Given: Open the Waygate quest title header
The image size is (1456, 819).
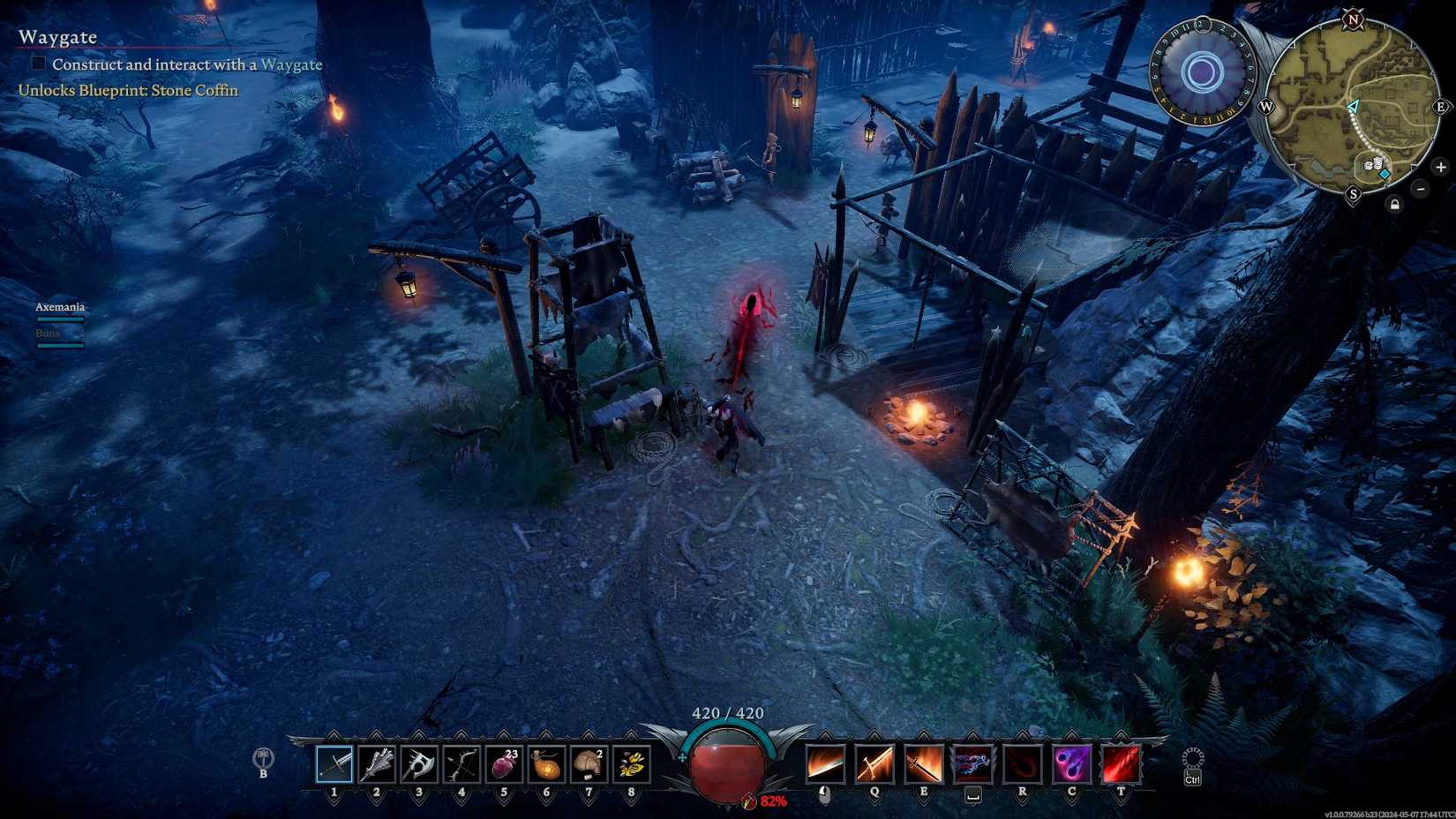Looking at the screenshot, I should click(x=58, y=37).
